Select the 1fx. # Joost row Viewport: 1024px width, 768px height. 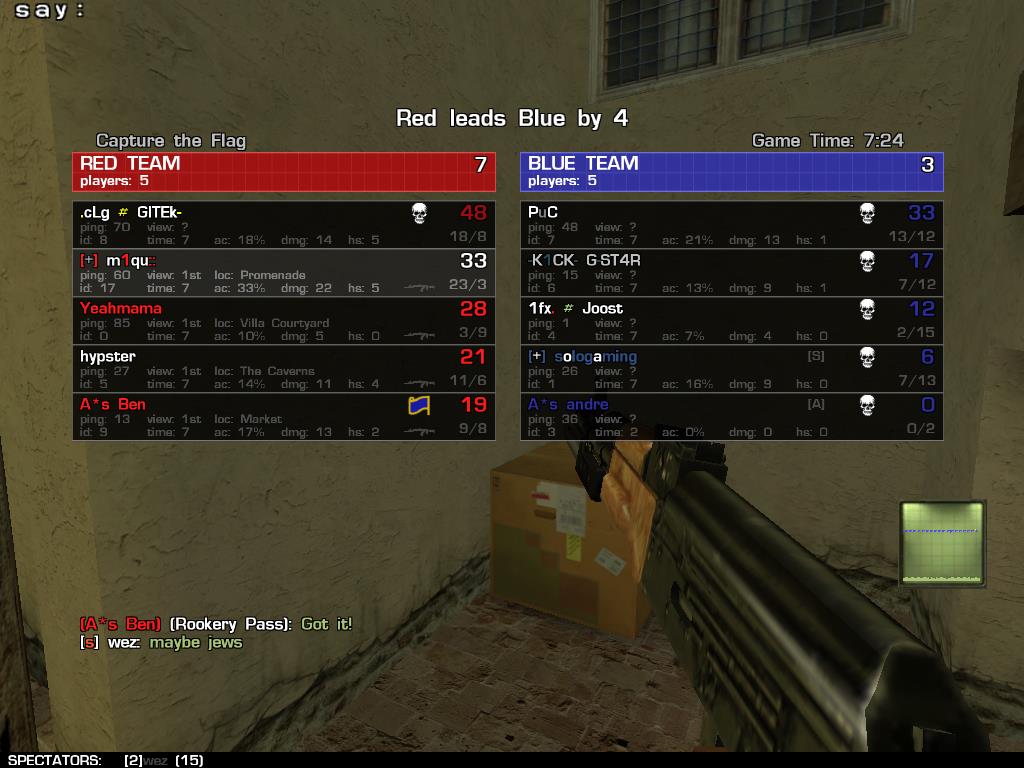[731, 321]
